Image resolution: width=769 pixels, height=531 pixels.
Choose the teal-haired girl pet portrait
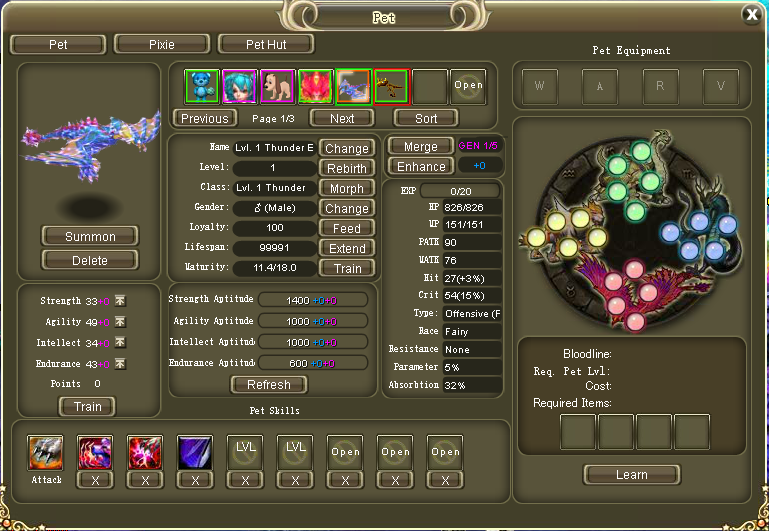pyautogui.click(x=240, y=86)
